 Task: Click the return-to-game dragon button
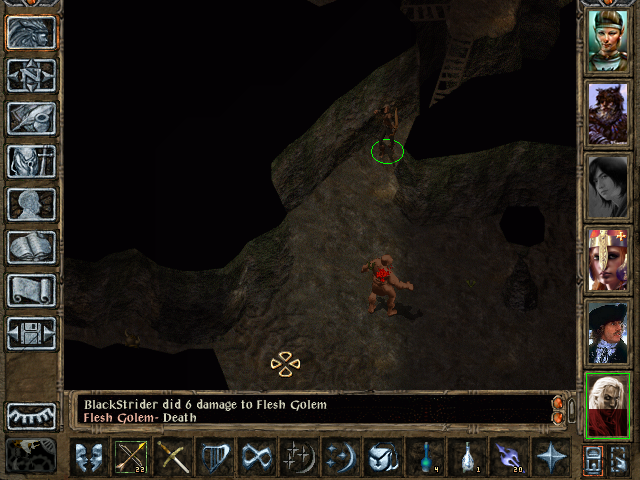(x=31, y=31)
